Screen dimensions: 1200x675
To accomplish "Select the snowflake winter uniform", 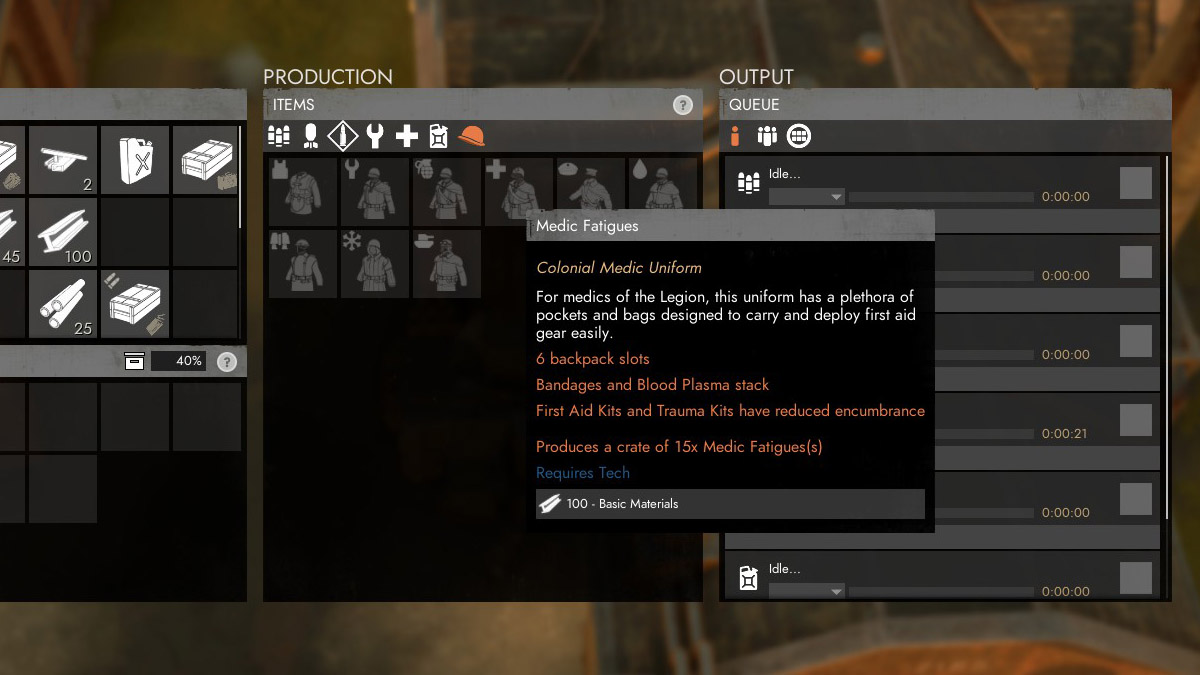I will coord(375,264).
